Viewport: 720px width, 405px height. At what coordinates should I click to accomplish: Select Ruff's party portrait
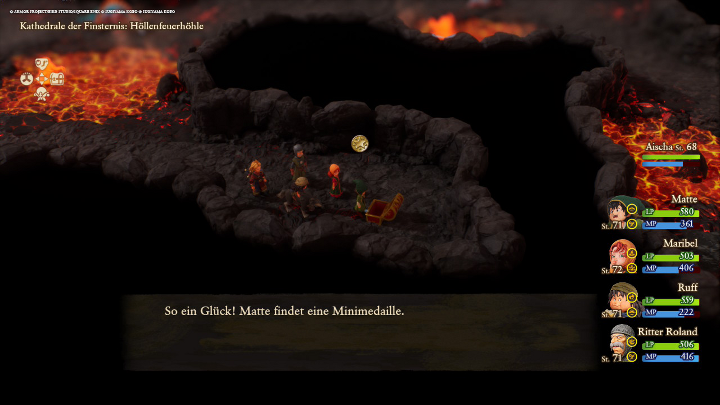click(x=618, y=300)
